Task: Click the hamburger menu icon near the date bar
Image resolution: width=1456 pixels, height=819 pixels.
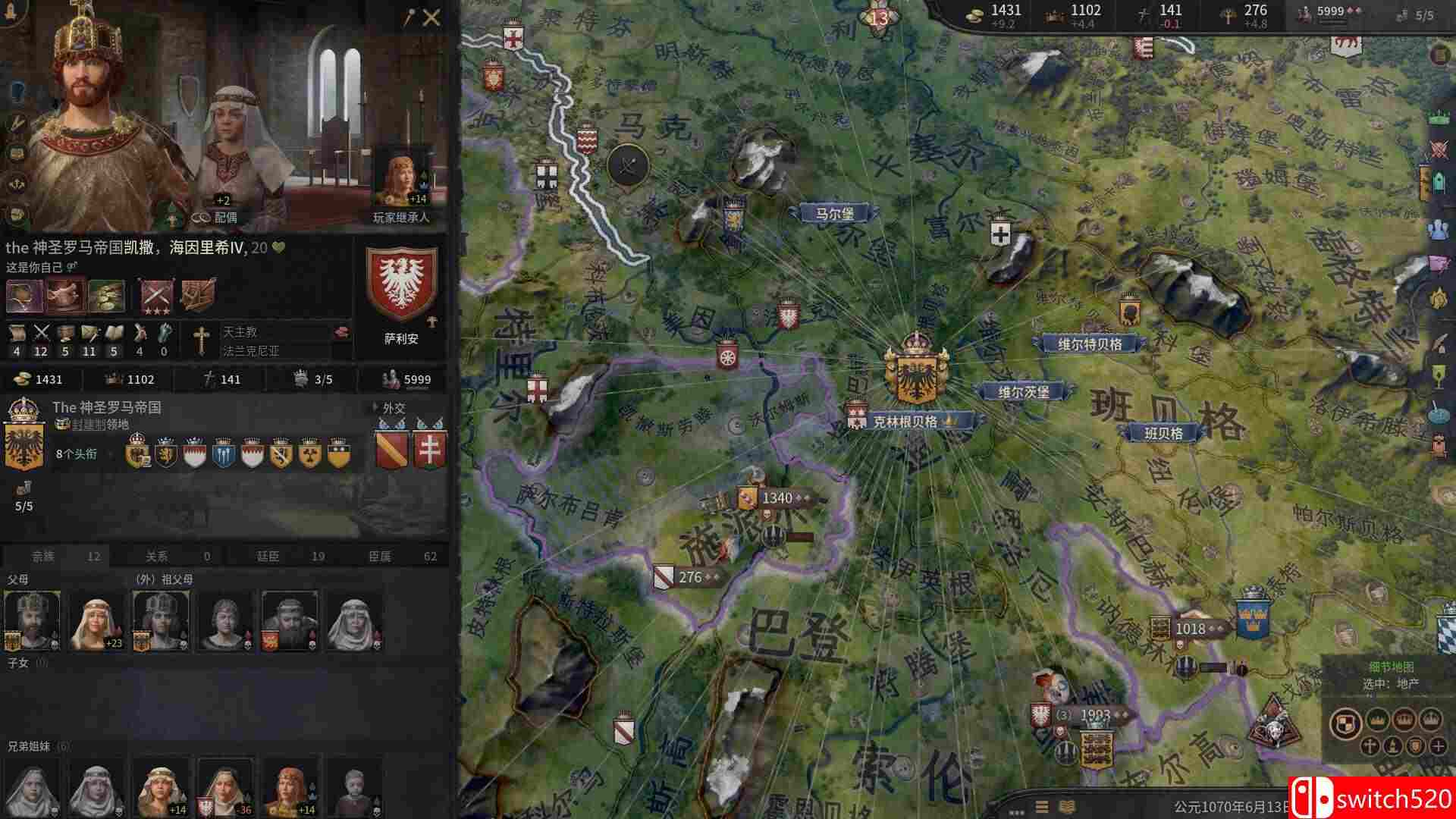Action: pos(1041,805)
